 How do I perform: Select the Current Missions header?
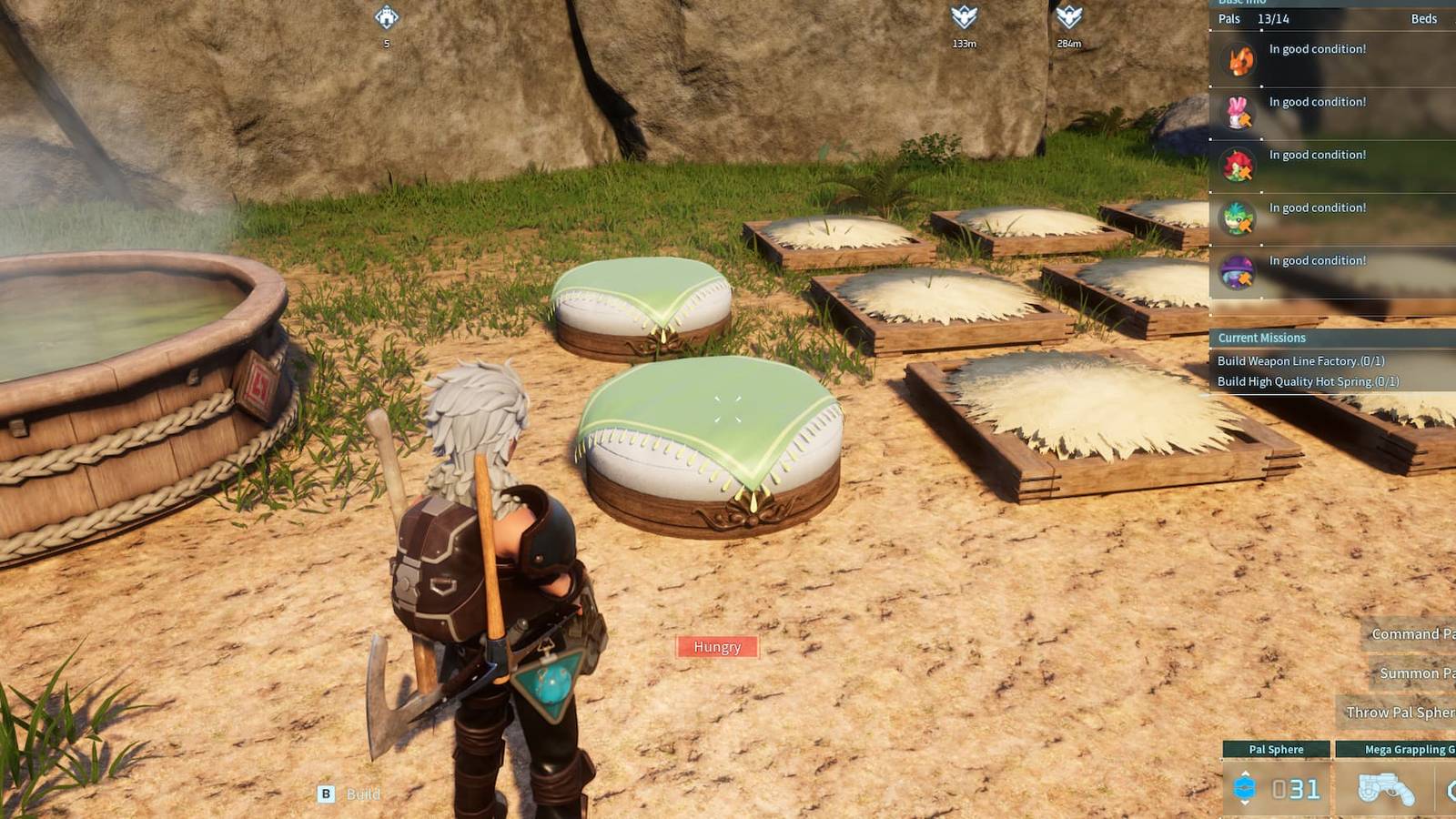click(1262, 338)
